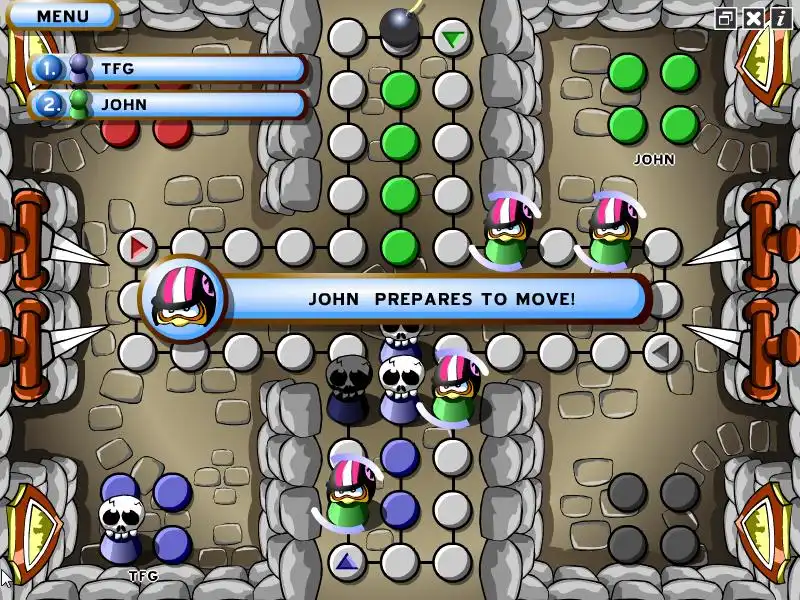
Task: Select the skull pawn in TFG's home base
Action: (x=119, y=527)
